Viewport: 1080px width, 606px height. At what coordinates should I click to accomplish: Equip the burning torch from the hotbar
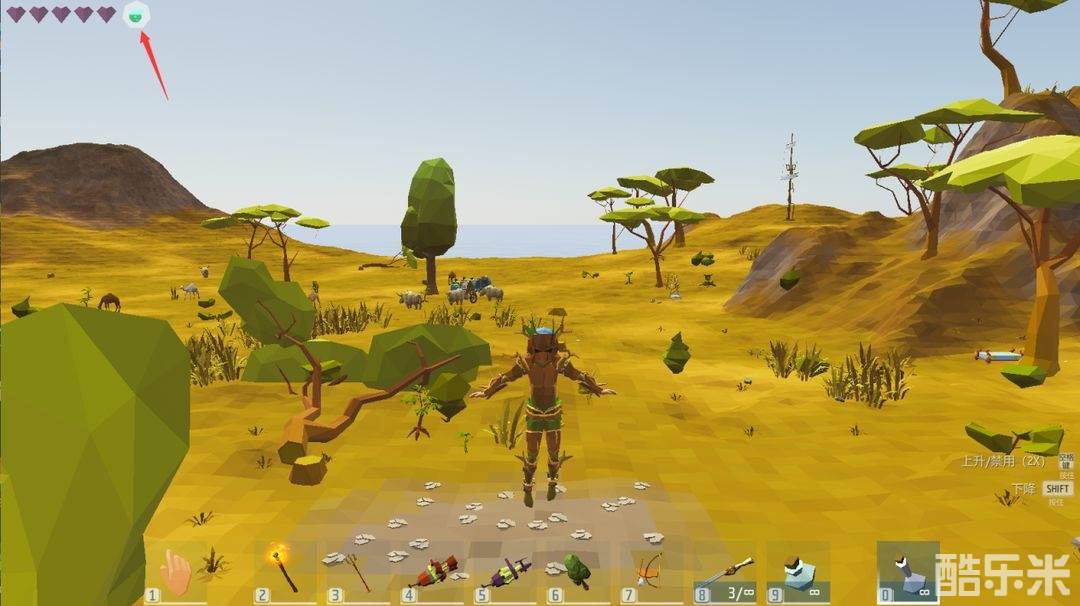click(284, 570)
